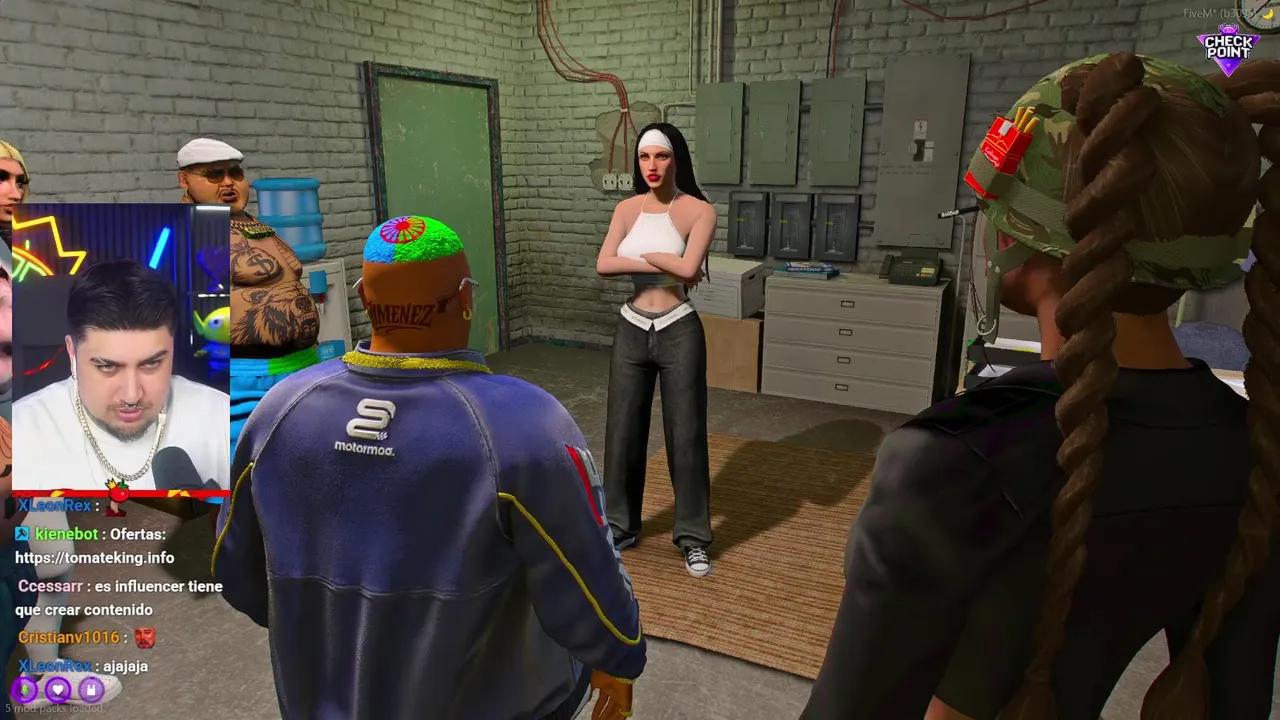Click kienebot's green username
The image size is (1280, 720).
click(x=67, y=534)
